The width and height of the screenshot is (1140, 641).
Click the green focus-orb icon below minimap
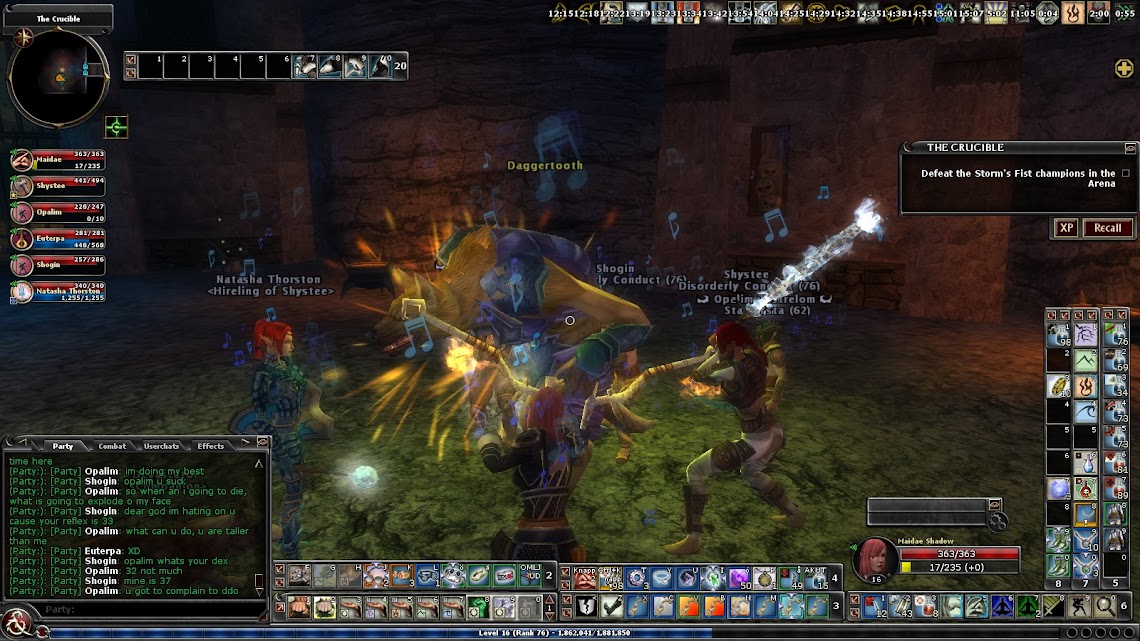[117, 127]
